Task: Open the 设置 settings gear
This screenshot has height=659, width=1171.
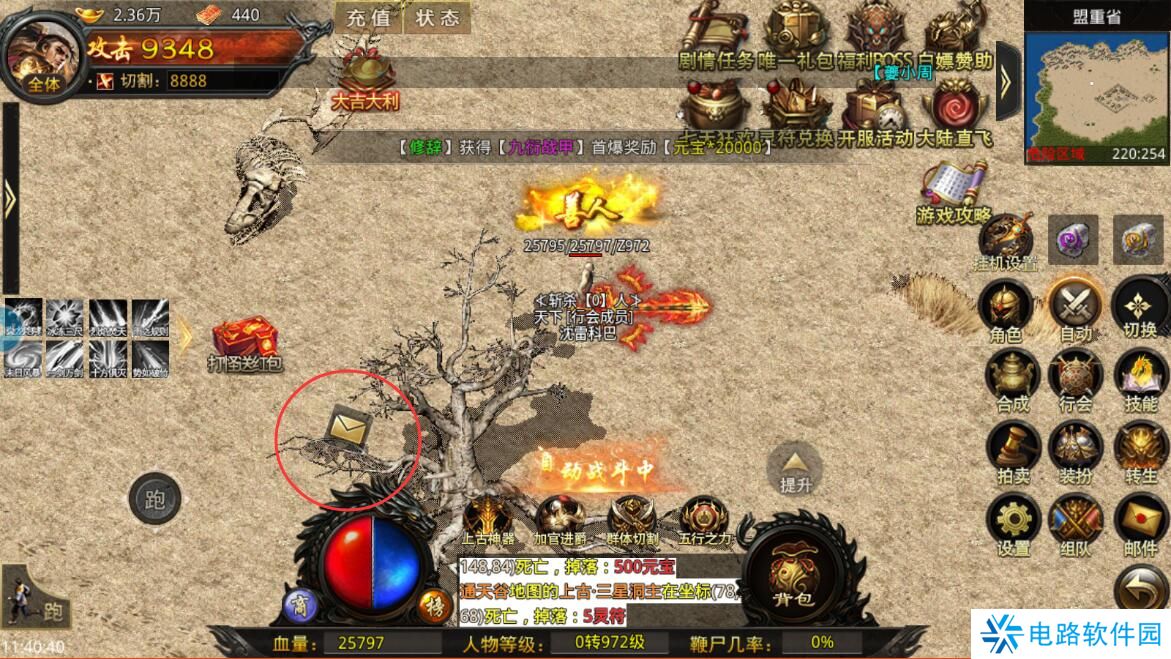Action: tap(1013, 523)
